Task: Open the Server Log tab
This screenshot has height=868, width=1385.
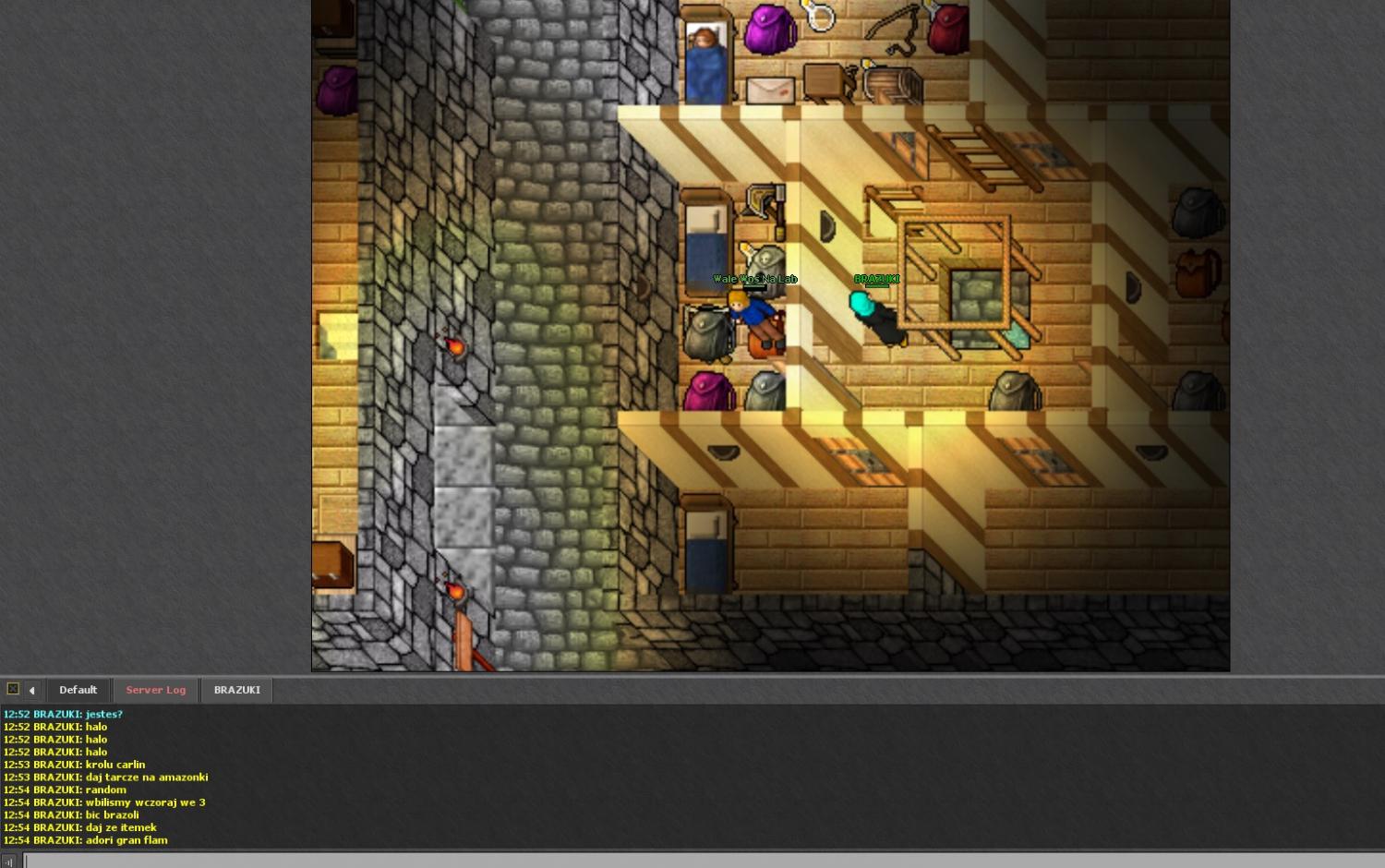Action: (x=155, y=690)
